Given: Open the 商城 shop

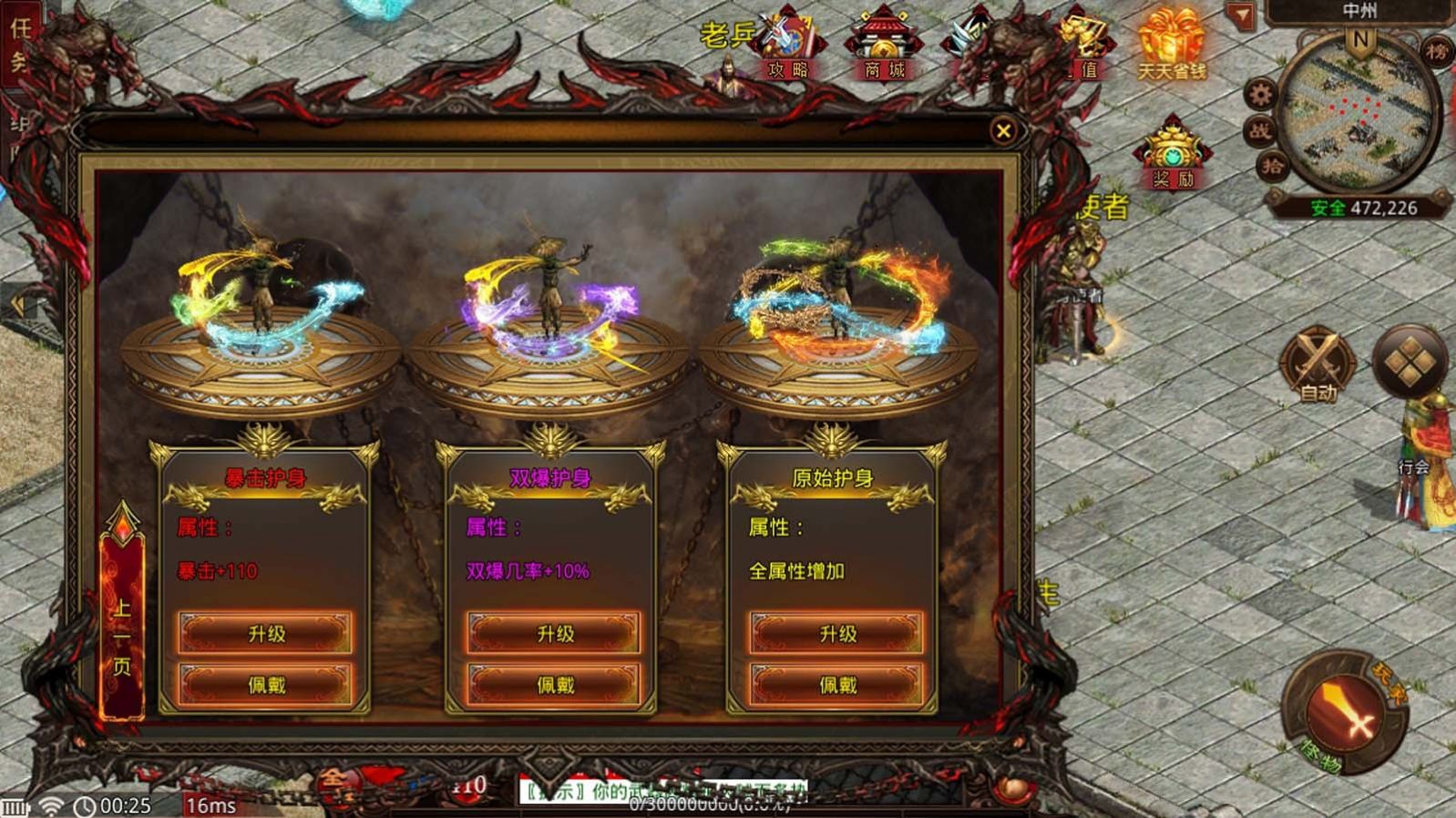Looking at the screenshot, I should 883,46.
